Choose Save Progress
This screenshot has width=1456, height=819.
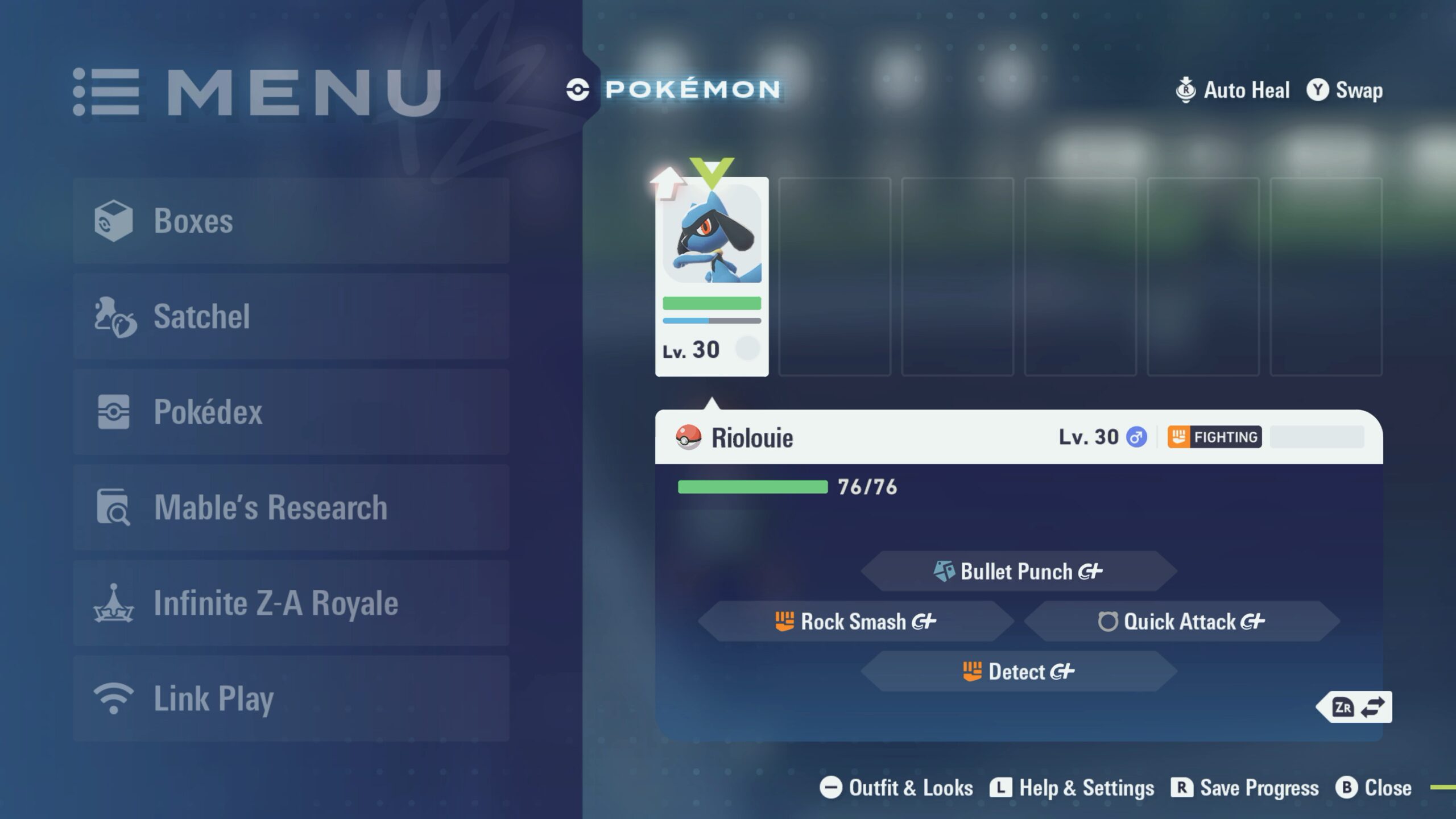coord(1245,788)
